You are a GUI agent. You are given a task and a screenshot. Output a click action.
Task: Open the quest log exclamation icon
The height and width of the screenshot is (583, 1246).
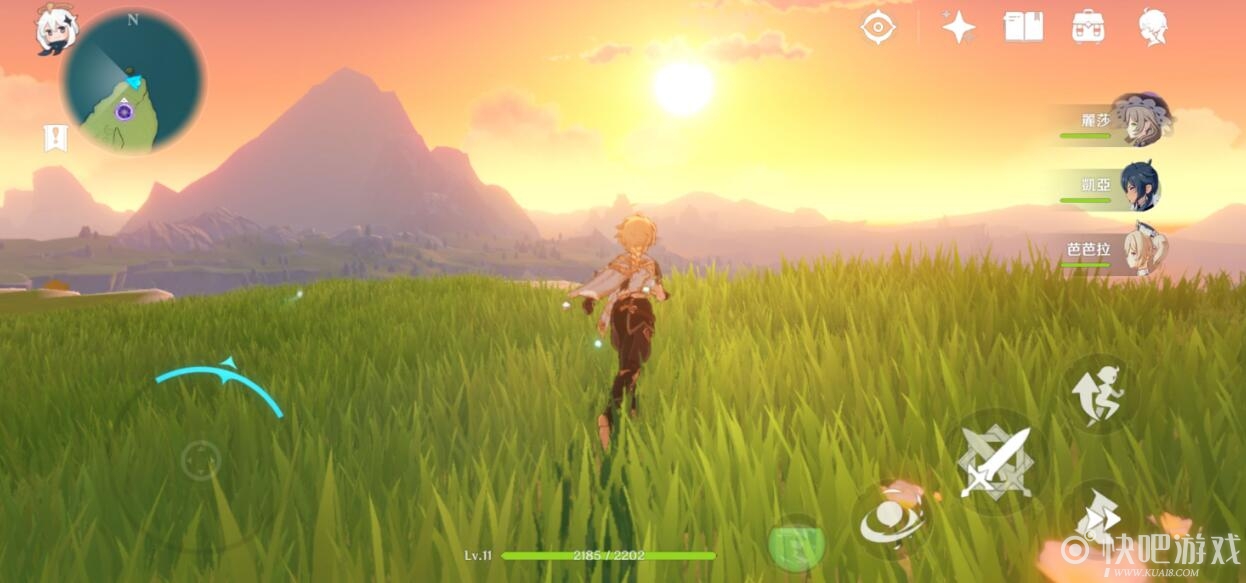56,138
